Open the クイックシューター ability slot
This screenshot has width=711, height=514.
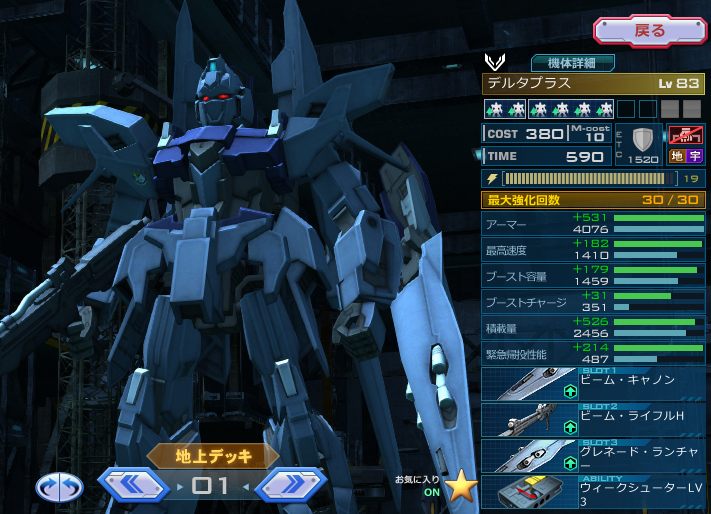593,491
